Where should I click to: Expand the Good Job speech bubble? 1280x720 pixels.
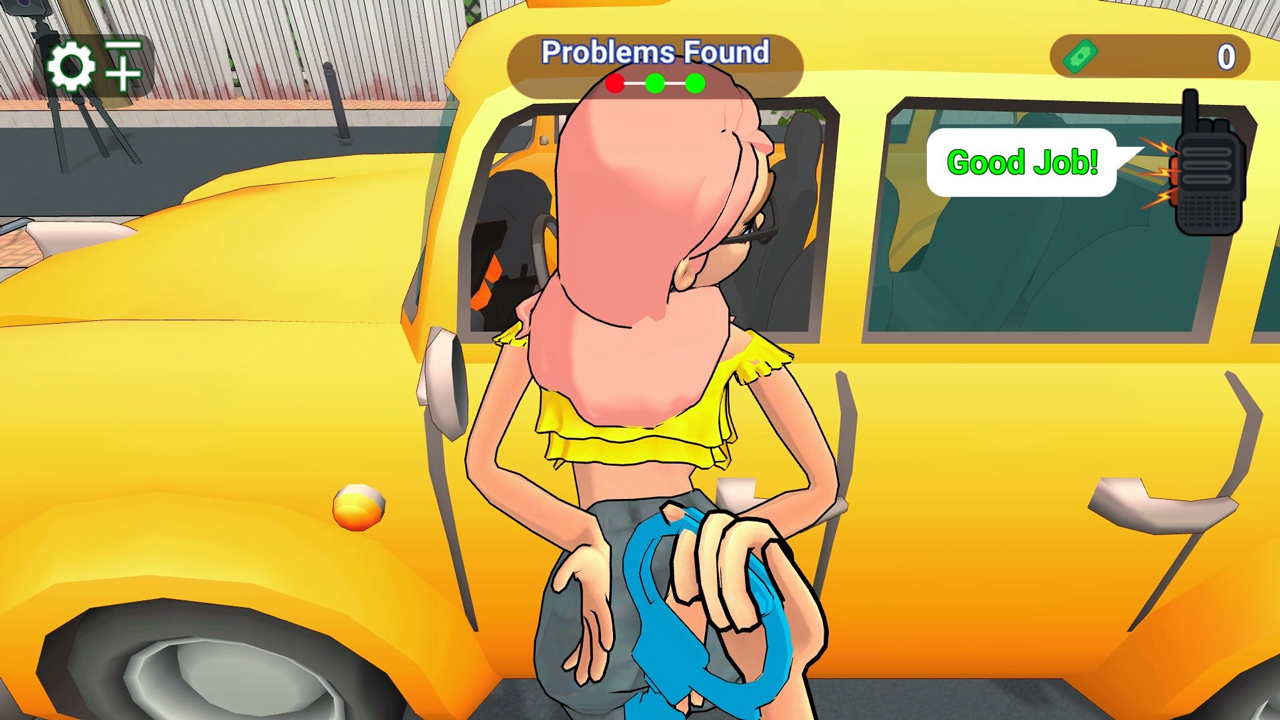pos(1022,162)
